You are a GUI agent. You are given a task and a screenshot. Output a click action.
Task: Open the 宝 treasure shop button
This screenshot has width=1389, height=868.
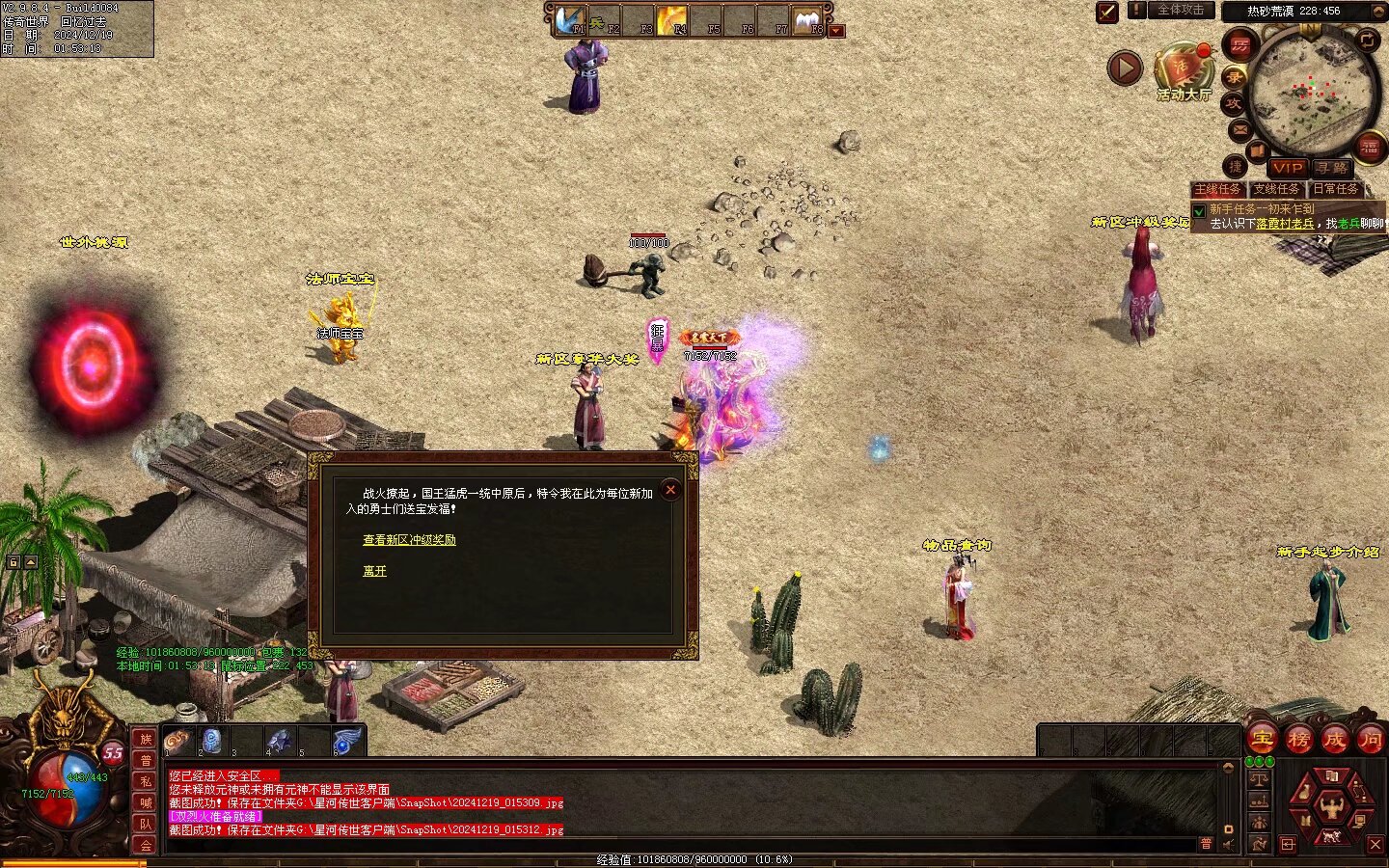coord(1262,740)
